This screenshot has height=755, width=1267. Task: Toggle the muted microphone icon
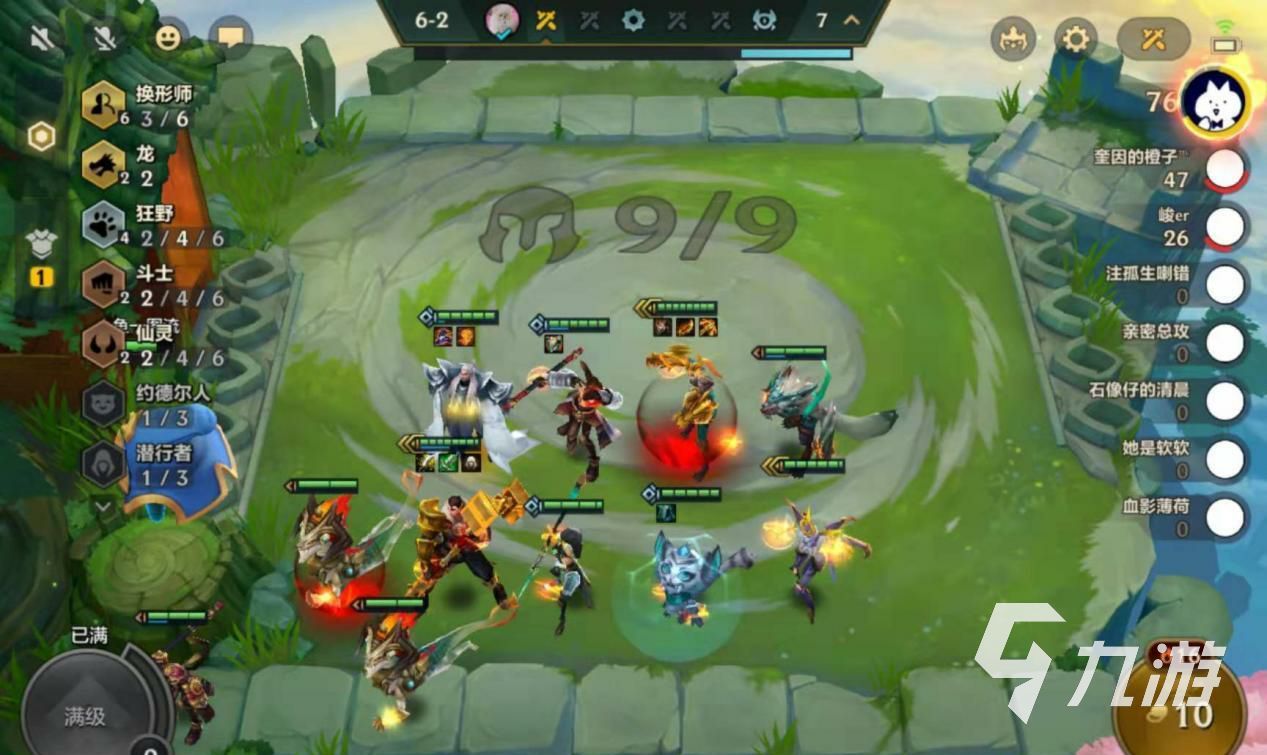tap(103, 38)
